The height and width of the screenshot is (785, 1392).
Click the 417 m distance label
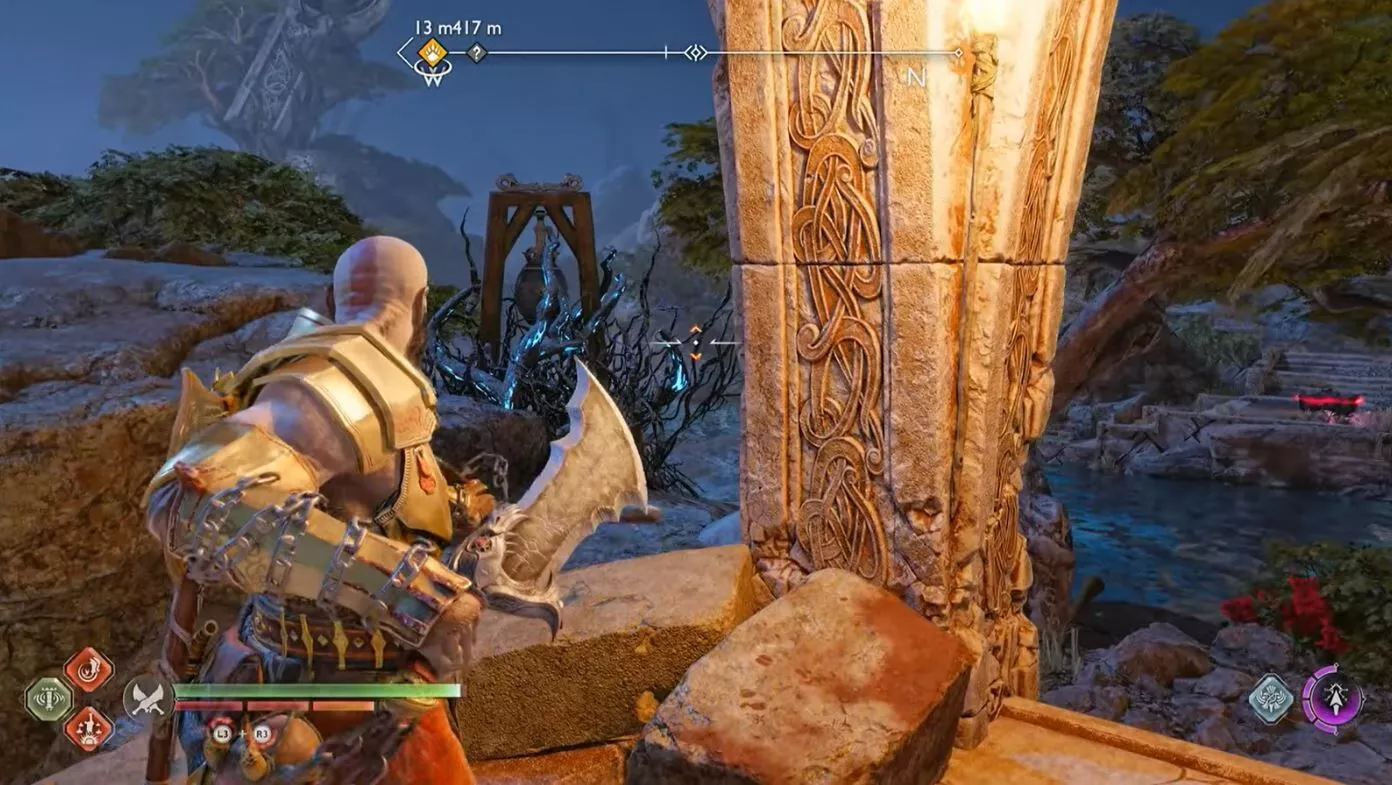coord(476,27)
